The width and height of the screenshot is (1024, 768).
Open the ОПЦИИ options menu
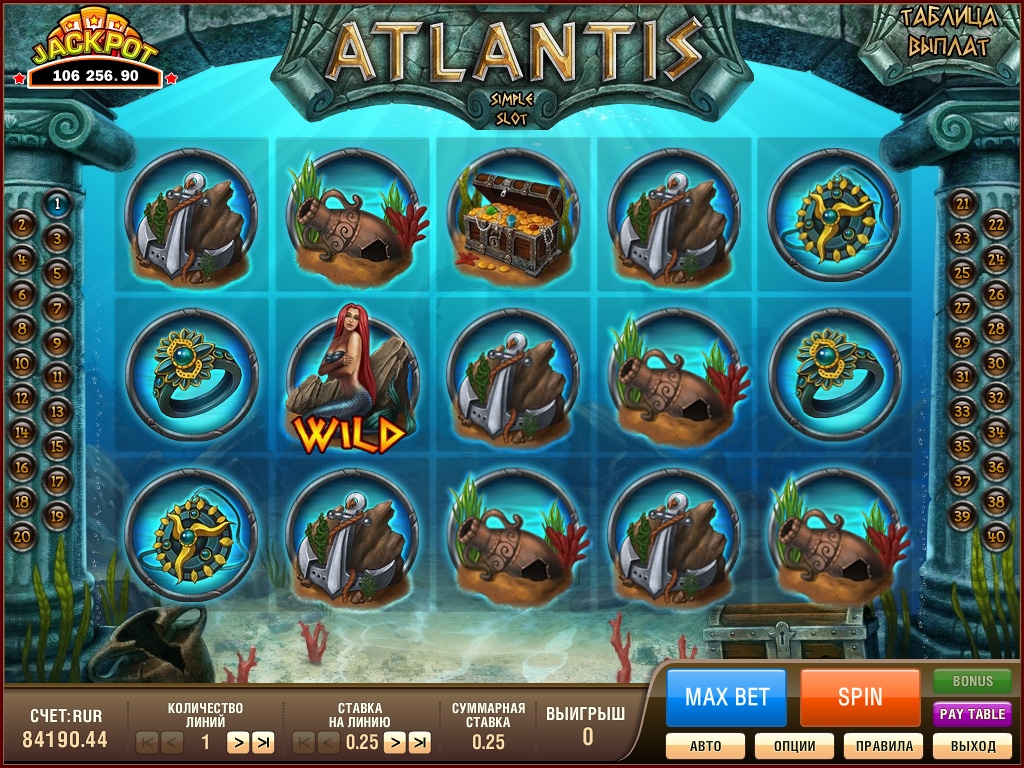tap(793, 746)
